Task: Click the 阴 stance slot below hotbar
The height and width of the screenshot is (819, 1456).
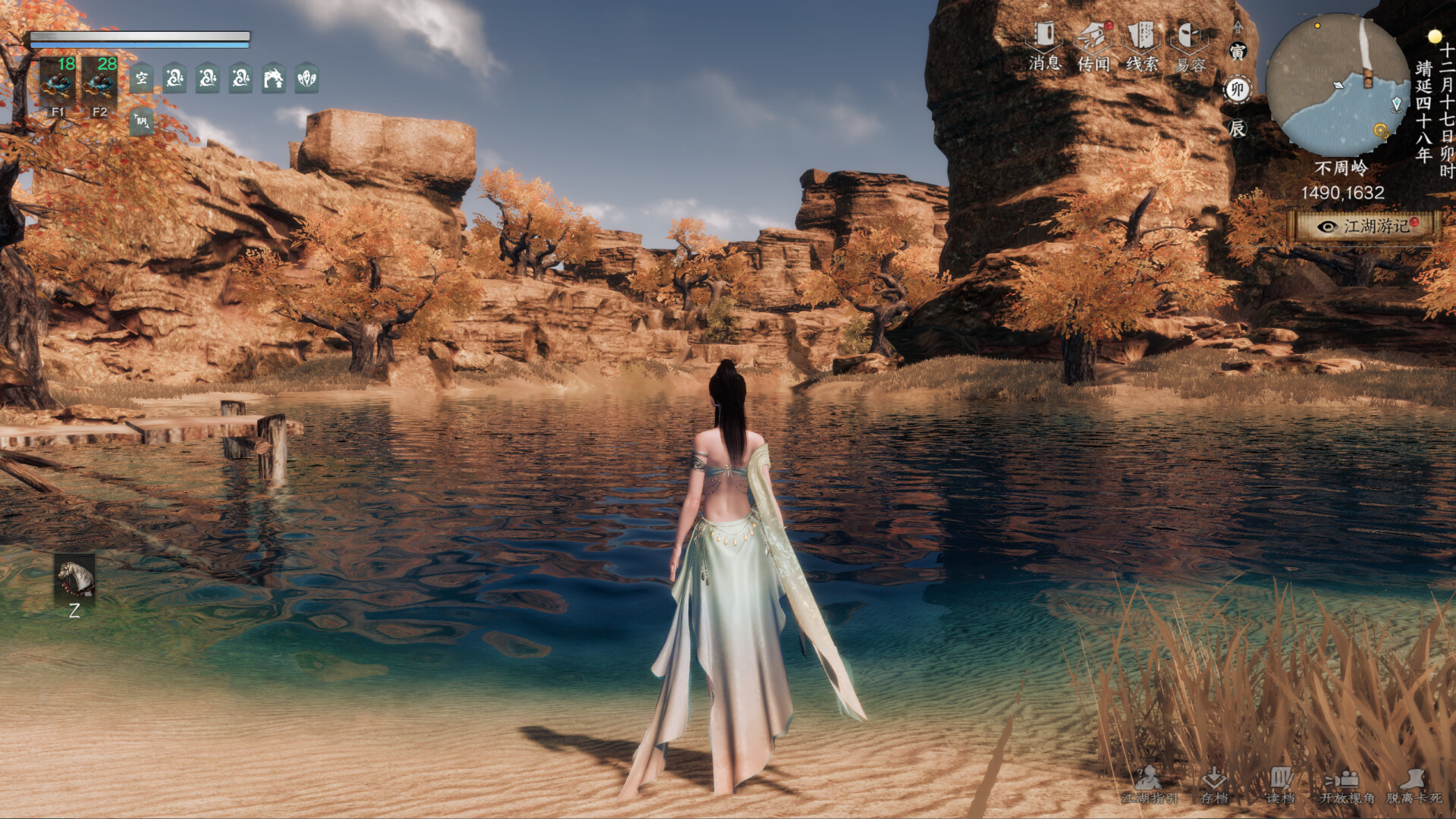Action: point(141,120)
